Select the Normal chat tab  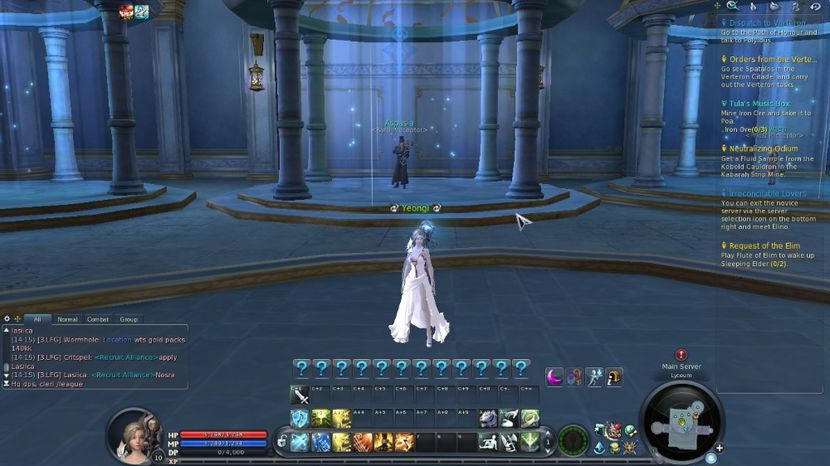pos(67,319)
